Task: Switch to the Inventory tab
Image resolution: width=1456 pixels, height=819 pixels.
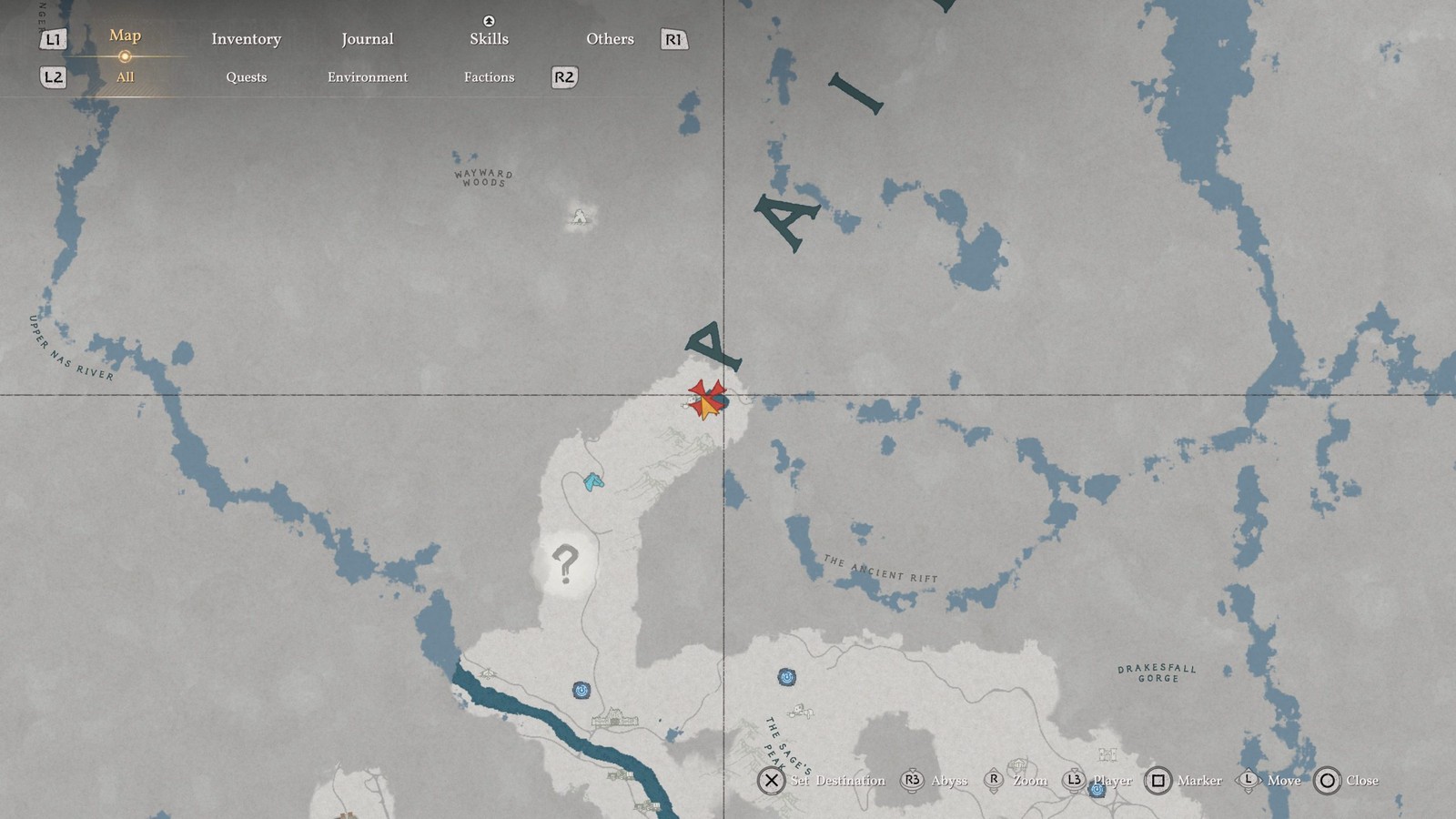Action: click(x=246, y=39)
